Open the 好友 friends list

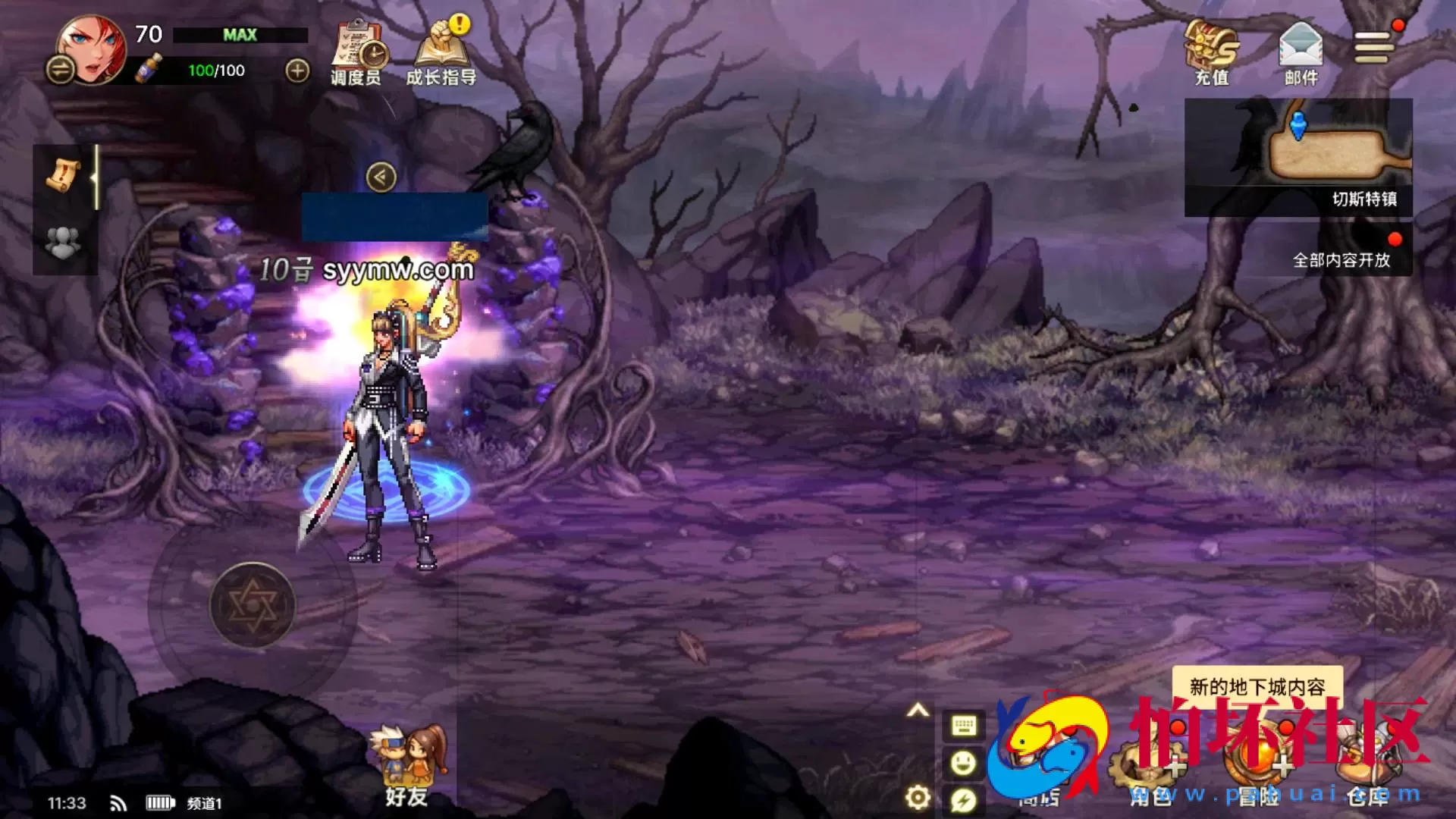coord(406,766)
